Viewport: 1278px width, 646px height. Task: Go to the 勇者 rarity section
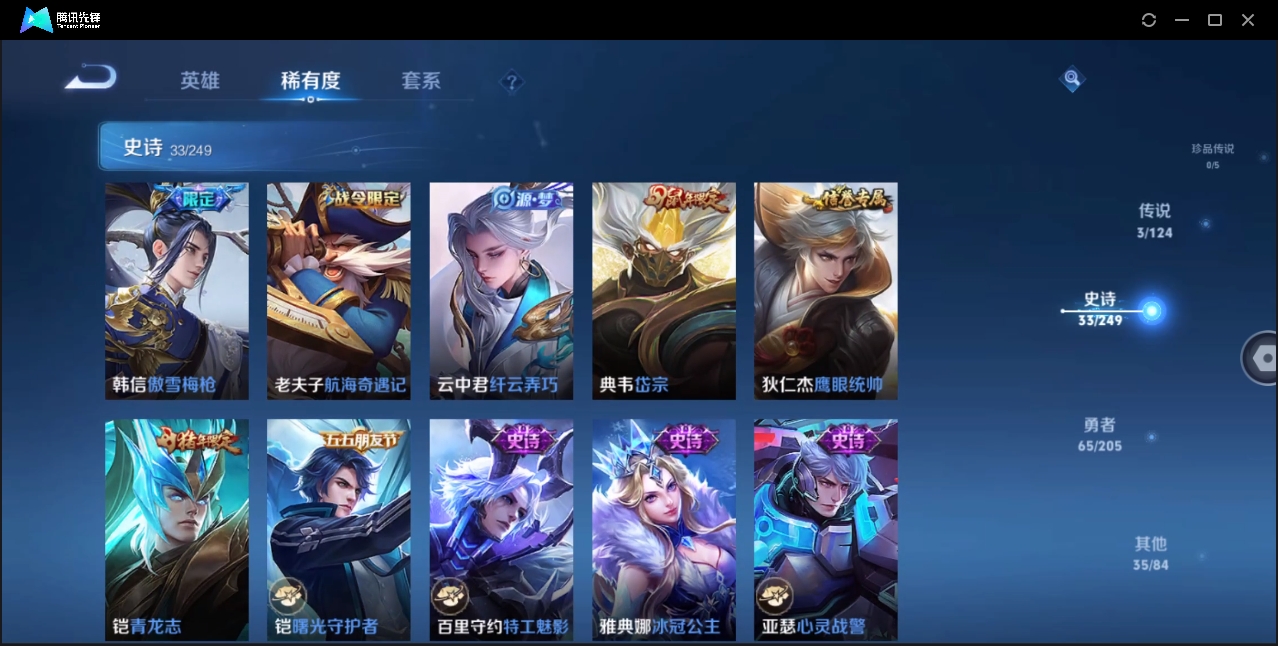click(1100, 435)
